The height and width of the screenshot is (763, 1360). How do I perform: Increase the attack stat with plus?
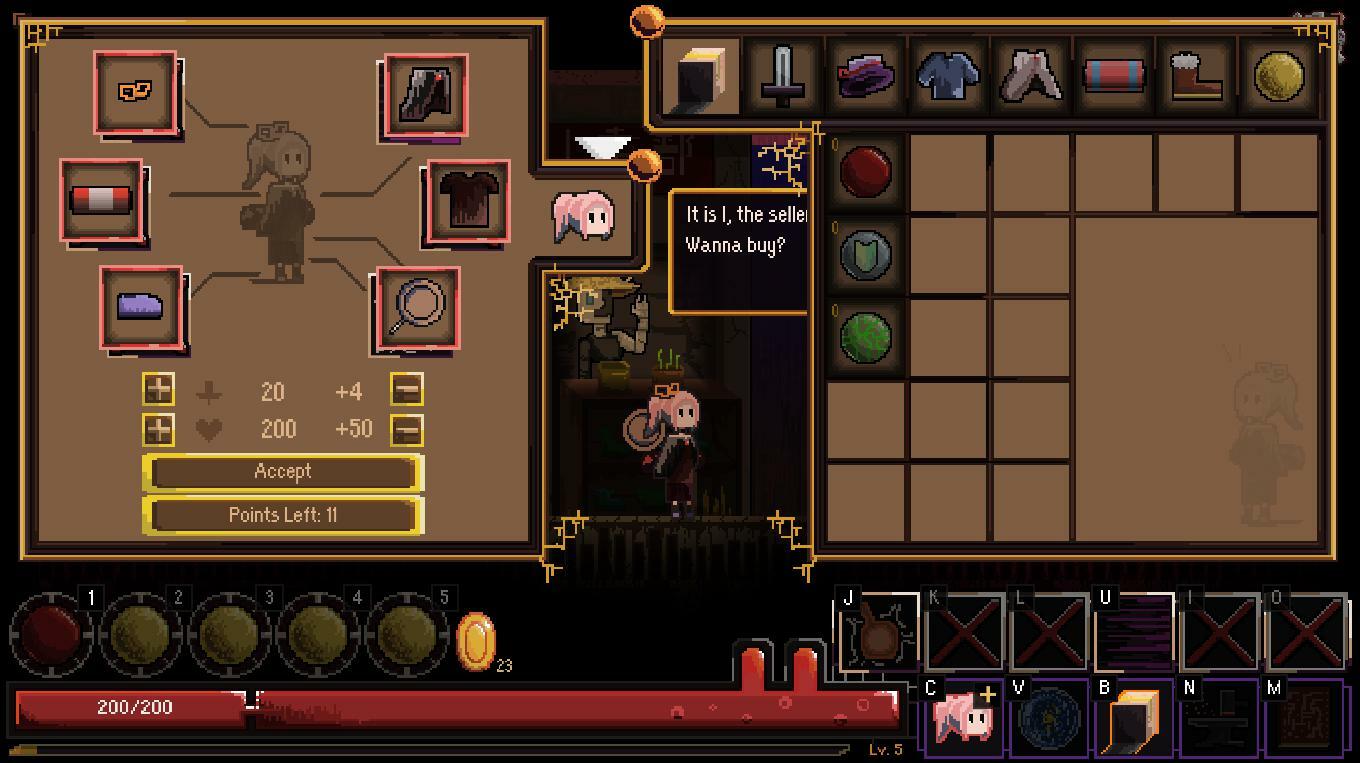tap(158, 390)
